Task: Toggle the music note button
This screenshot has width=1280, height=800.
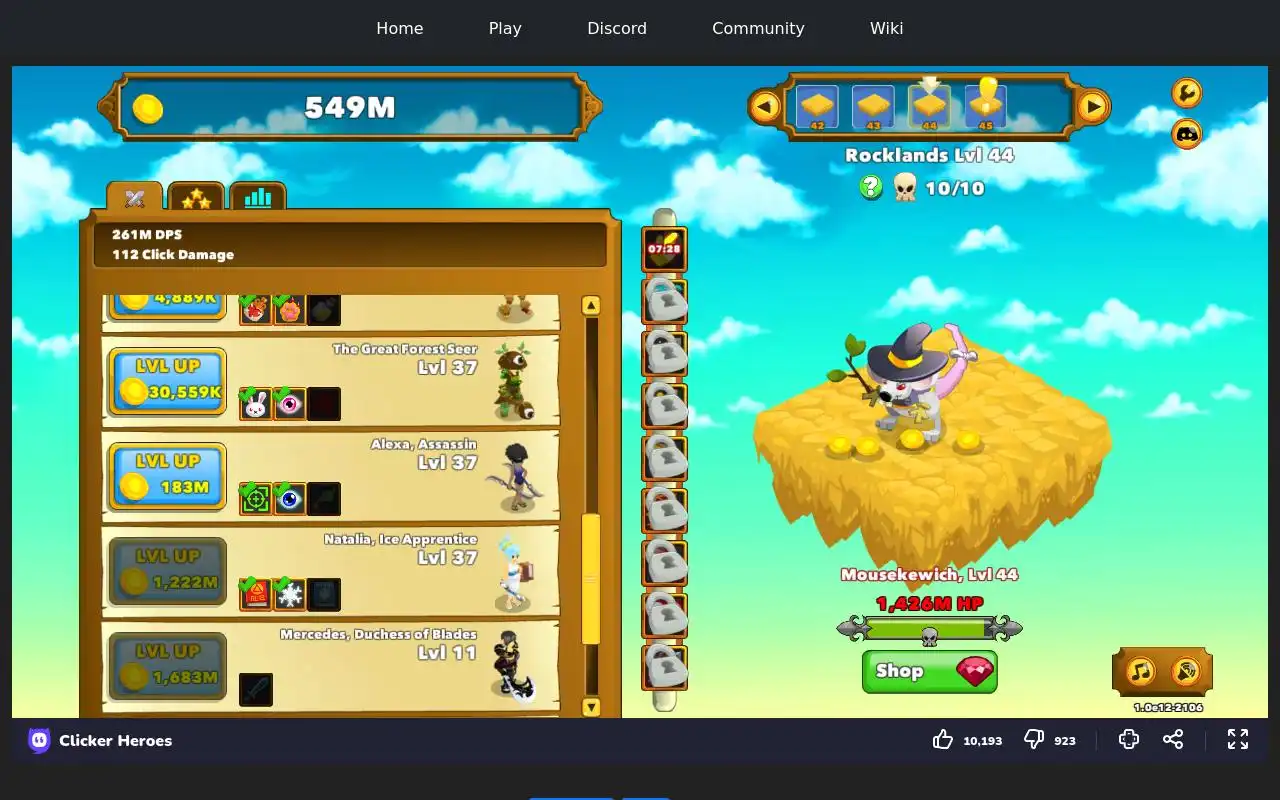Action: 1140,671
